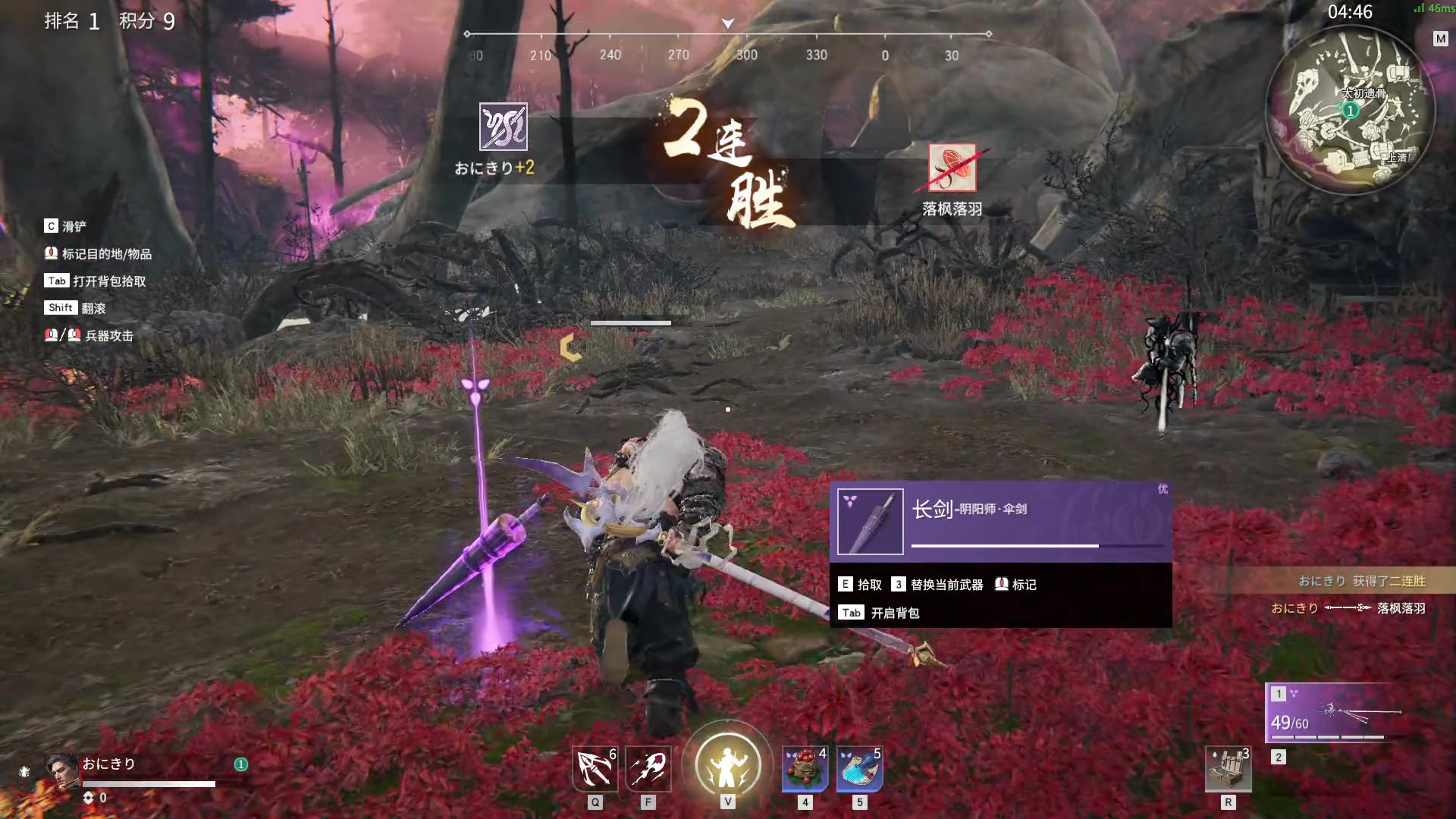Screen dimensions: 1456x819
Task: Click the compass heading bar
Action: [x=727, y=44]
